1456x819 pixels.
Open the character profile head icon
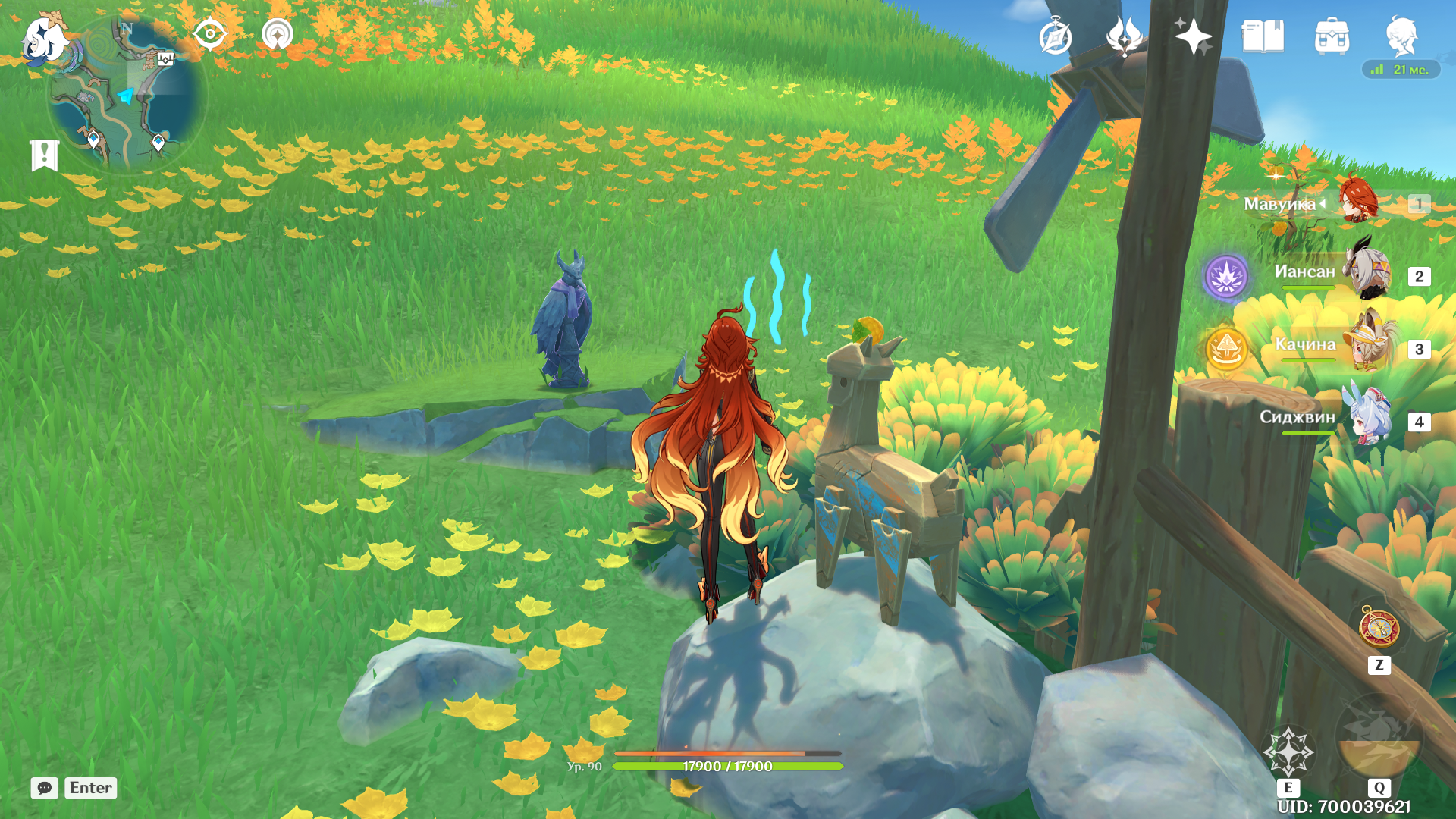1401,36
